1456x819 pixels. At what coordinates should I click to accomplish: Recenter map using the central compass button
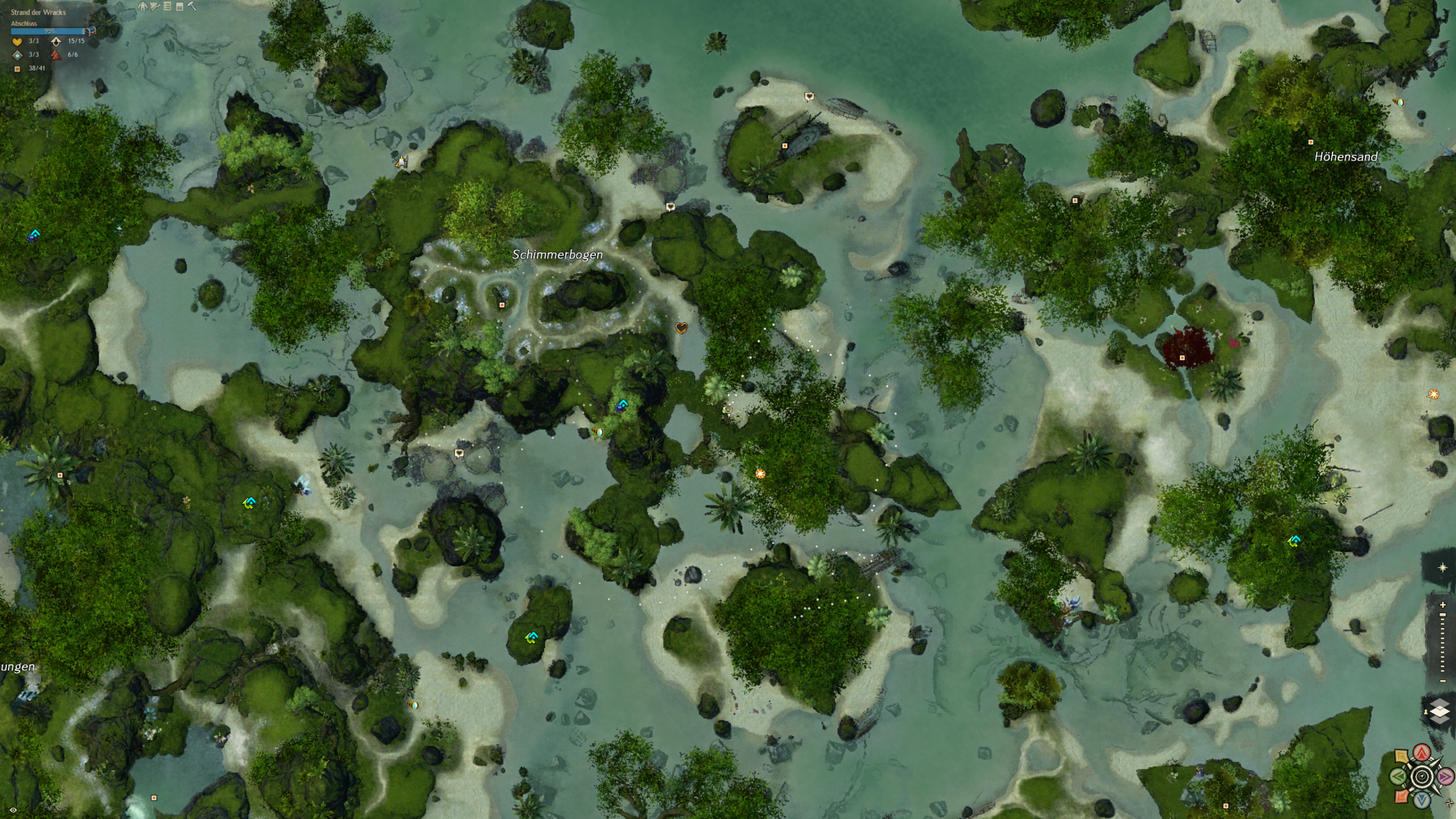pyautogui.click(x=1422, y=776)
